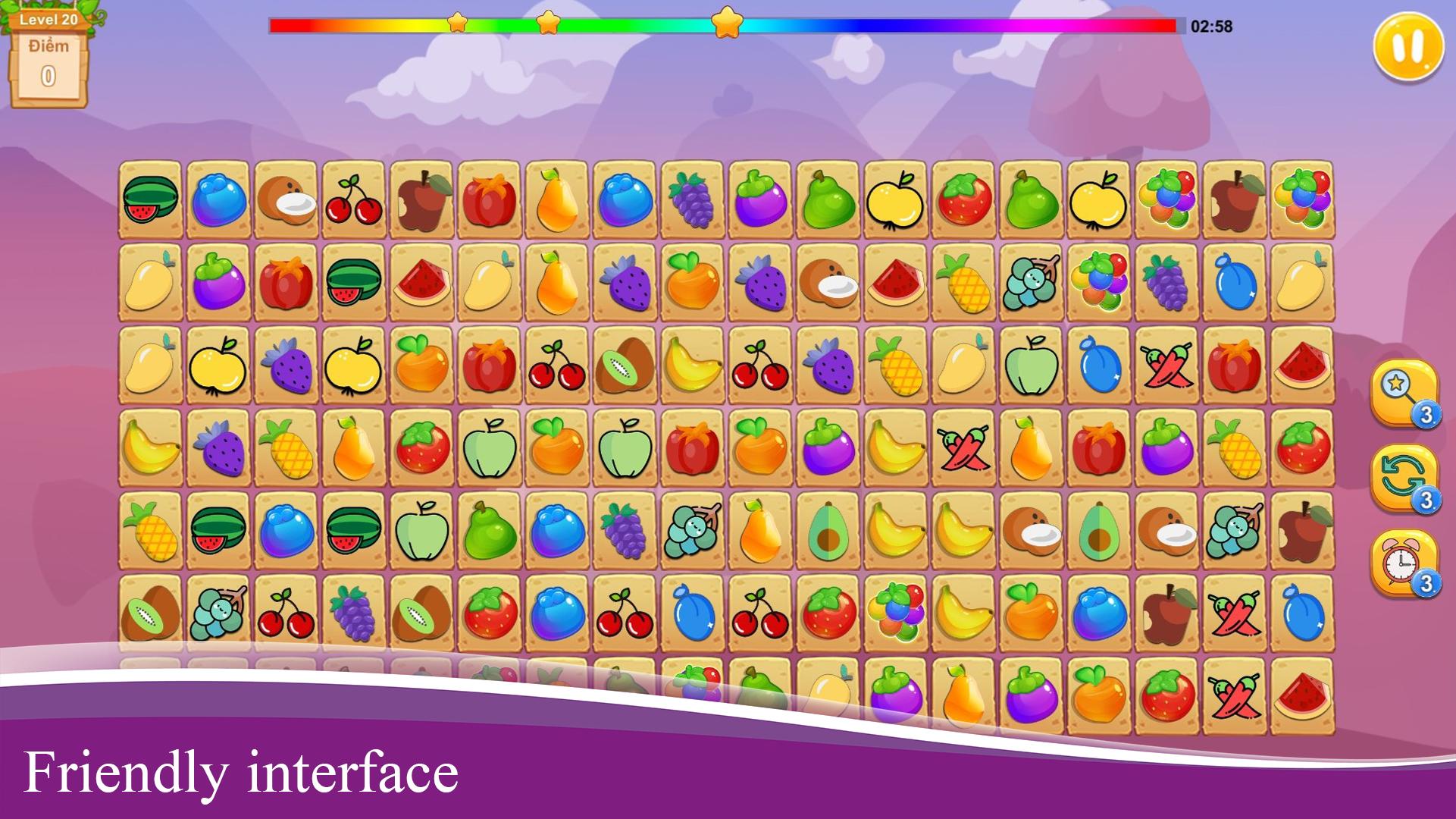Choose the kiwi tile next to the banana
This screenshot has height=819, width=1456.
coord(624,365)
